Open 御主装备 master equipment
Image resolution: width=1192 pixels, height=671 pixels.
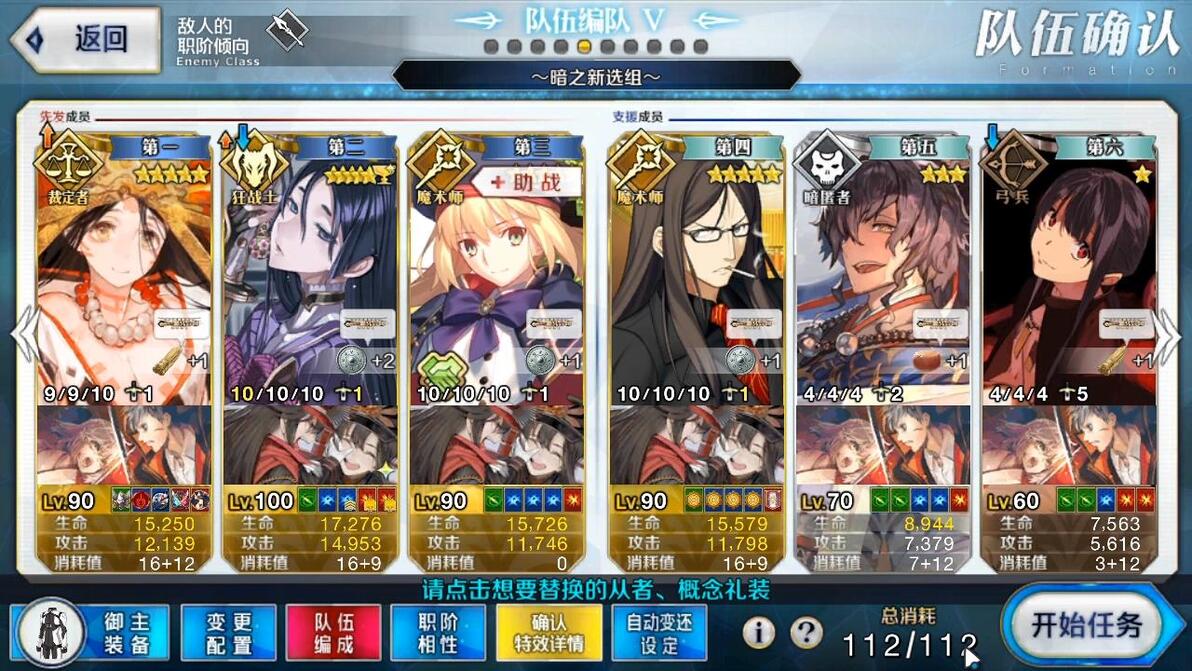(x=92, y=632)
